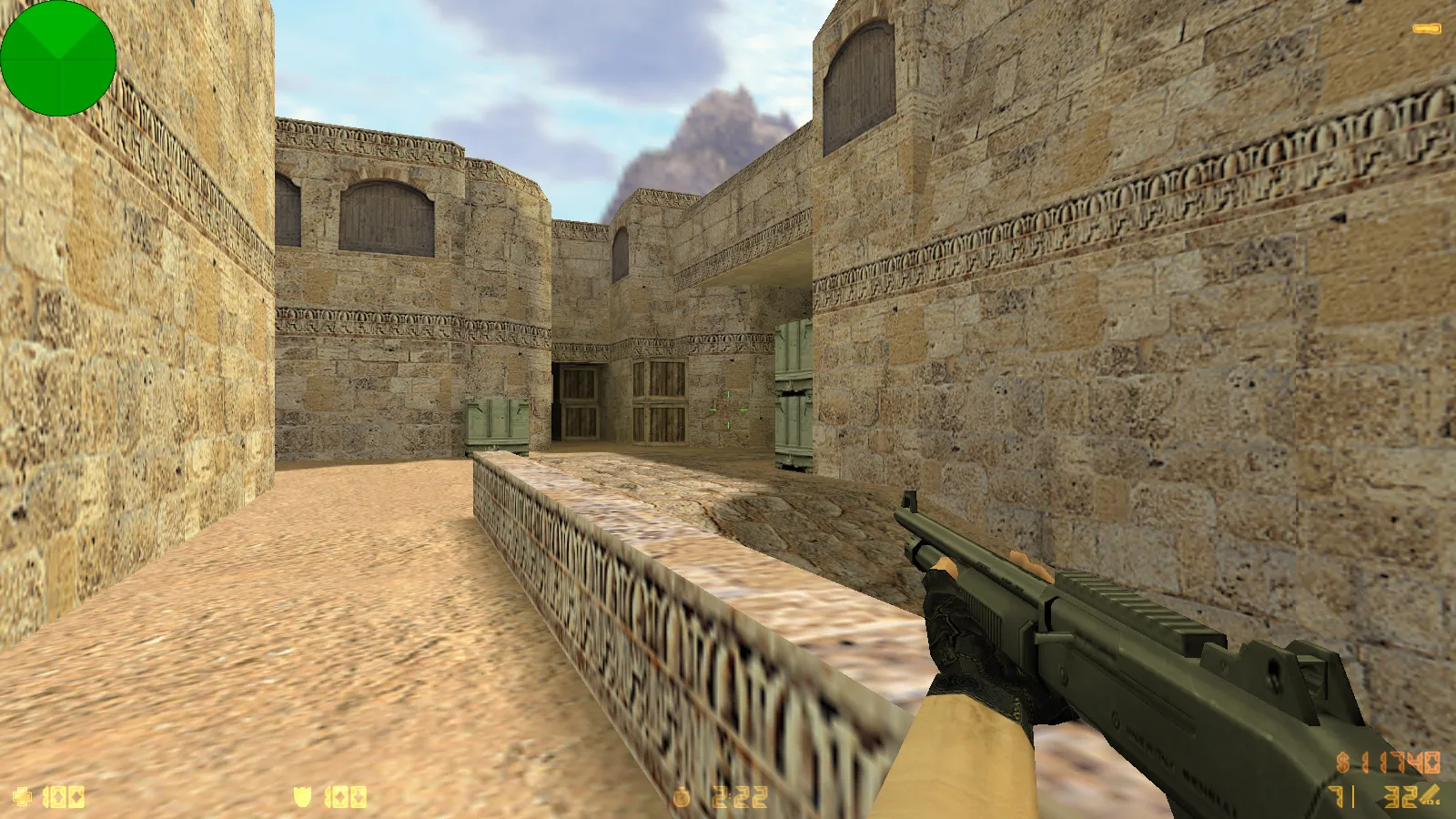1456x819 pixels.
Task: Click the window atop the right-side building
Action: (860, 82)
